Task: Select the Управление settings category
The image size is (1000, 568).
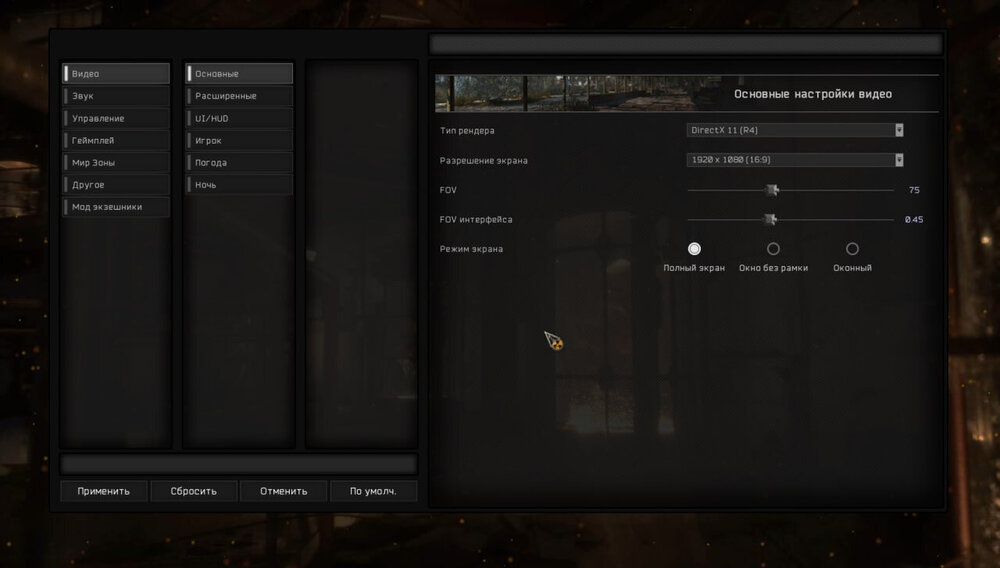Action: [116, 118]
